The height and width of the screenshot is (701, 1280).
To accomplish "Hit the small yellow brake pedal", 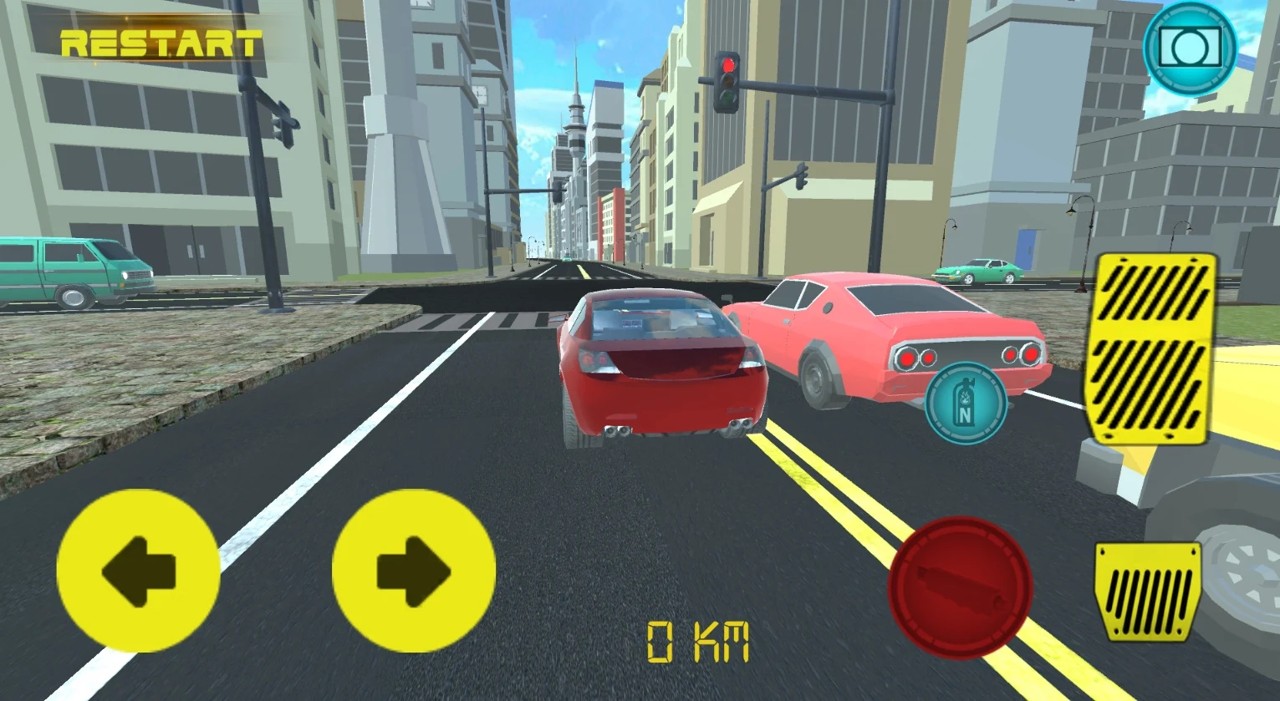I will tap(1148, 591).
